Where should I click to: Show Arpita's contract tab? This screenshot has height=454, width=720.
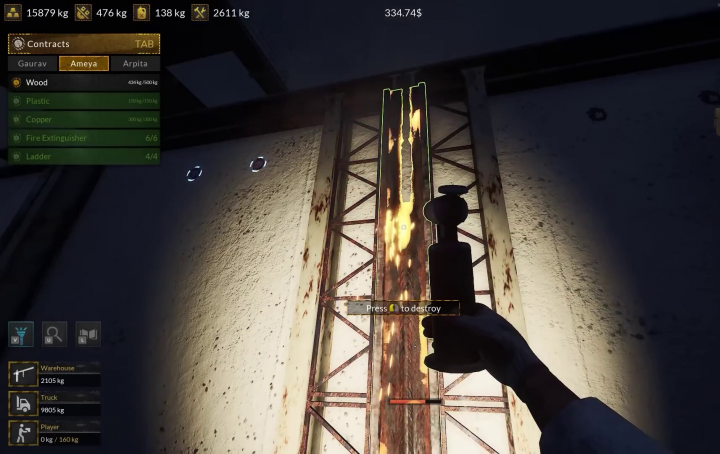pos(134,63)
